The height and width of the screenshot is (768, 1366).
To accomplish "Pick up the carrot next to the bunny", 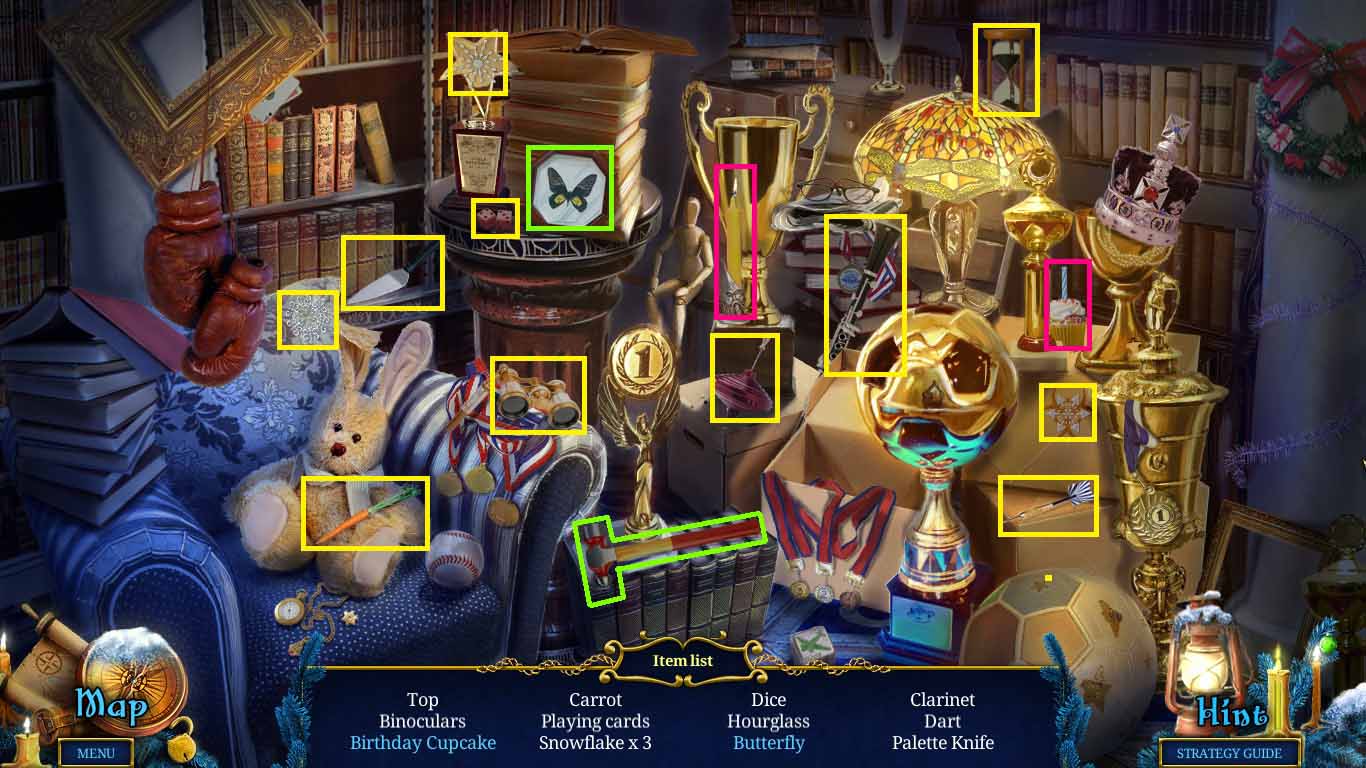I will (365, 512).
